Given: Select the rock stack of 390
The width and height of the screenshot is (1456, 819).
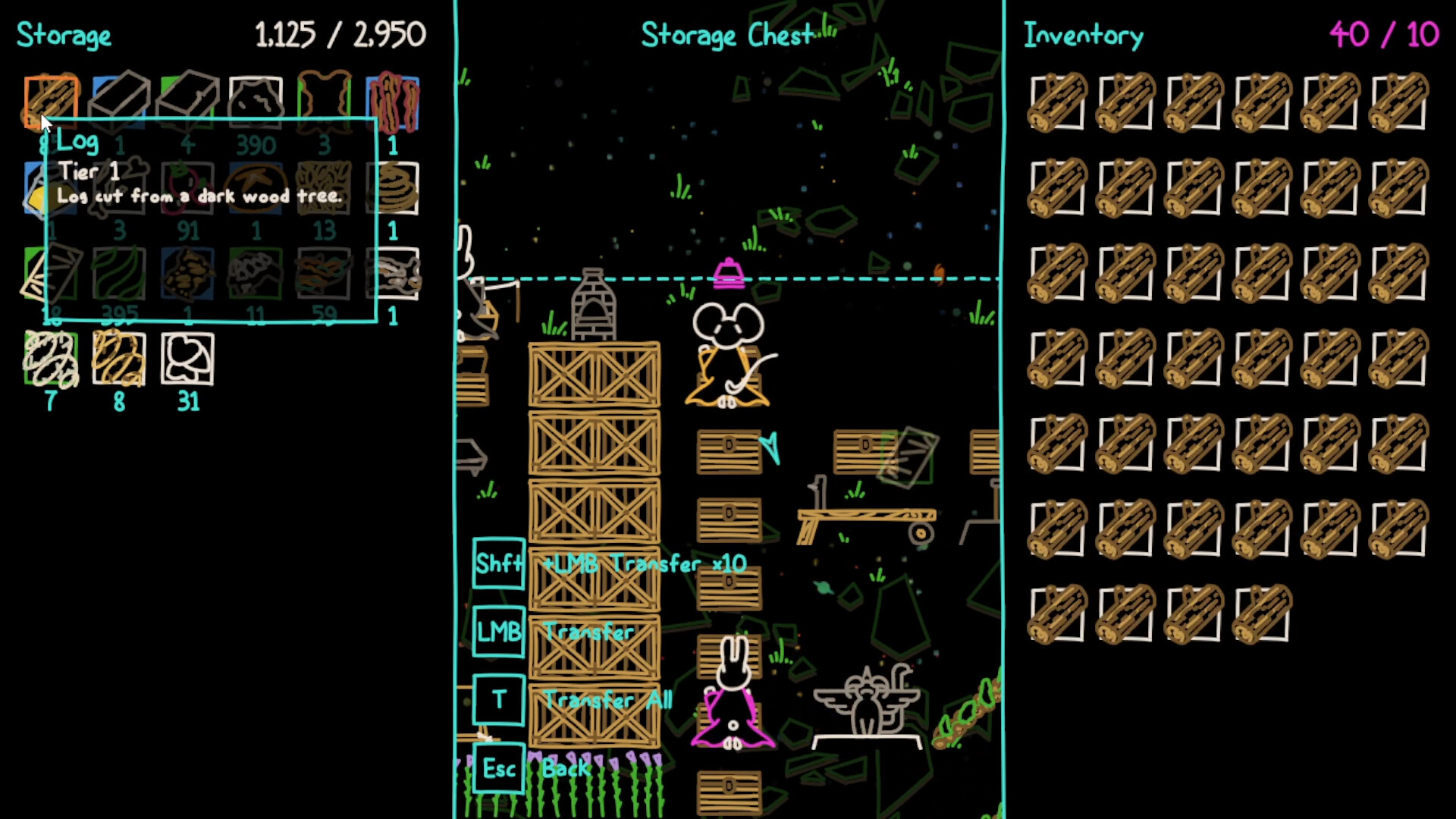Looking at the screenshot, I should coord(256,101).
